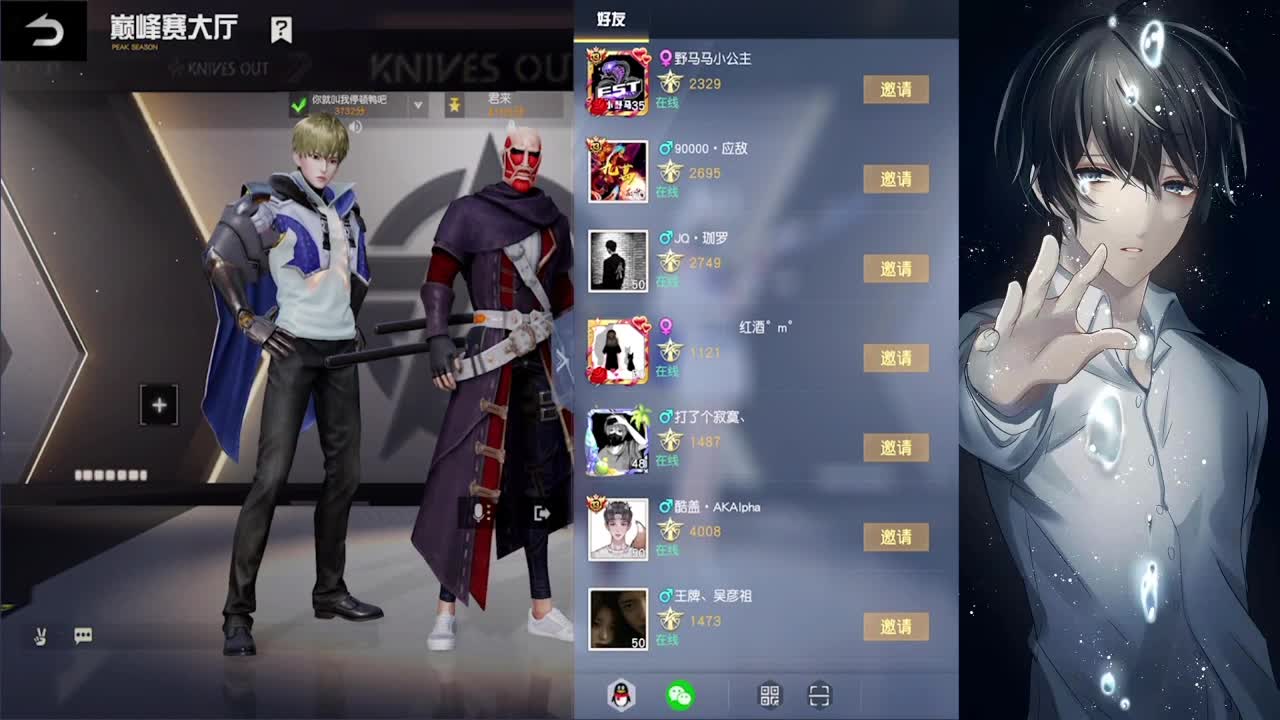Click JQ·珈罗's avatar thumbnail
This screenshot has width=1280, height=720.
click(x=617, y=262)
